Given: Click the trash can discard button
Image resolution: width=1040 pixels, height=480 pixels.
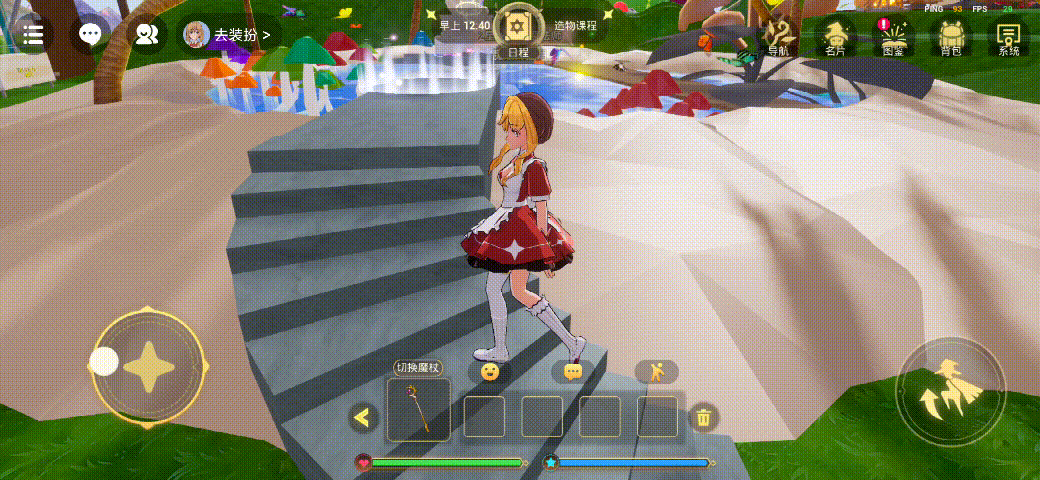Looking at the screenshot, I should click(704, 417).
